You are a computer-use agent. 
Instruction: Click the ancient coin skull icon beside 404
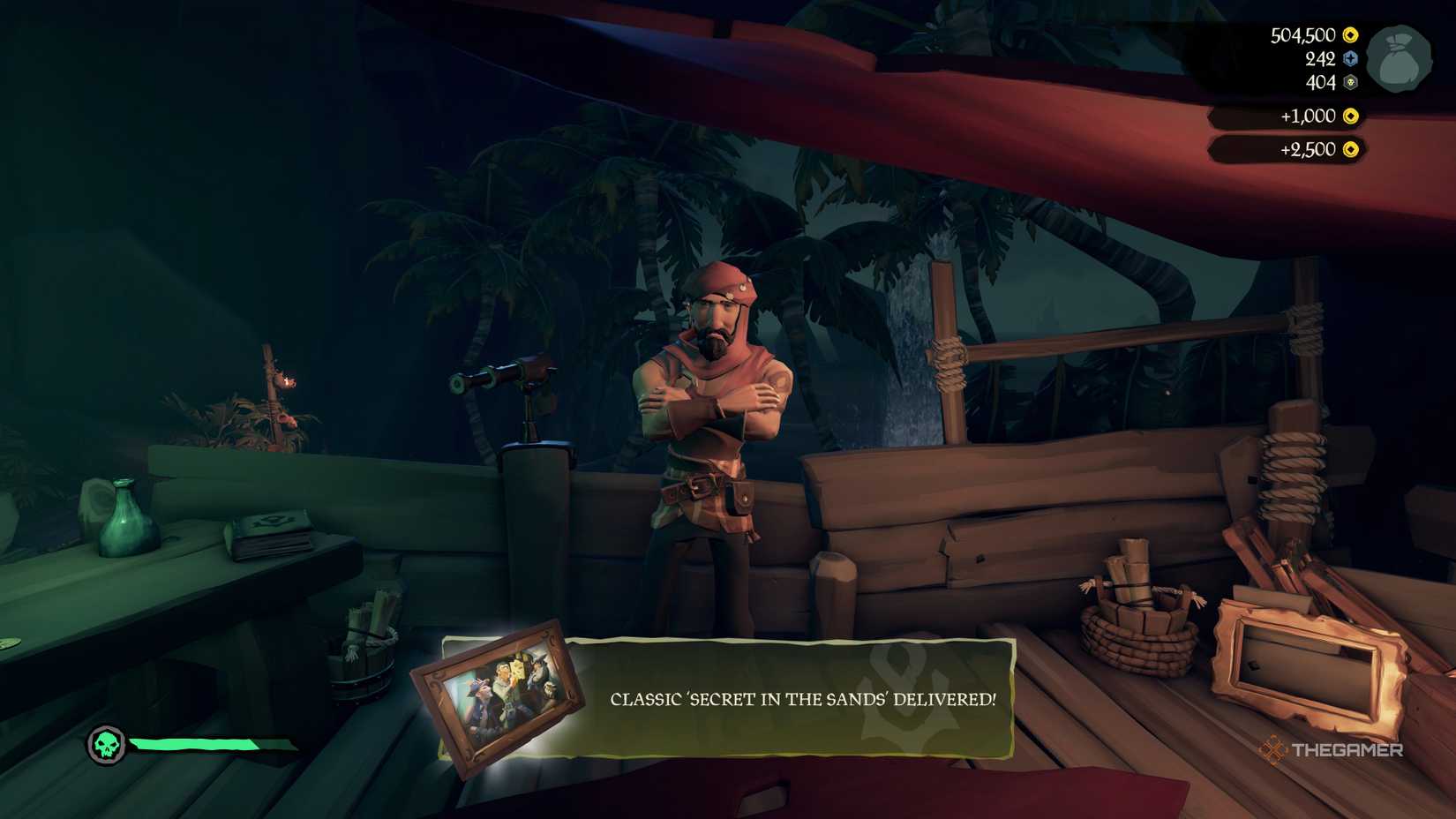pos(1350,82)
